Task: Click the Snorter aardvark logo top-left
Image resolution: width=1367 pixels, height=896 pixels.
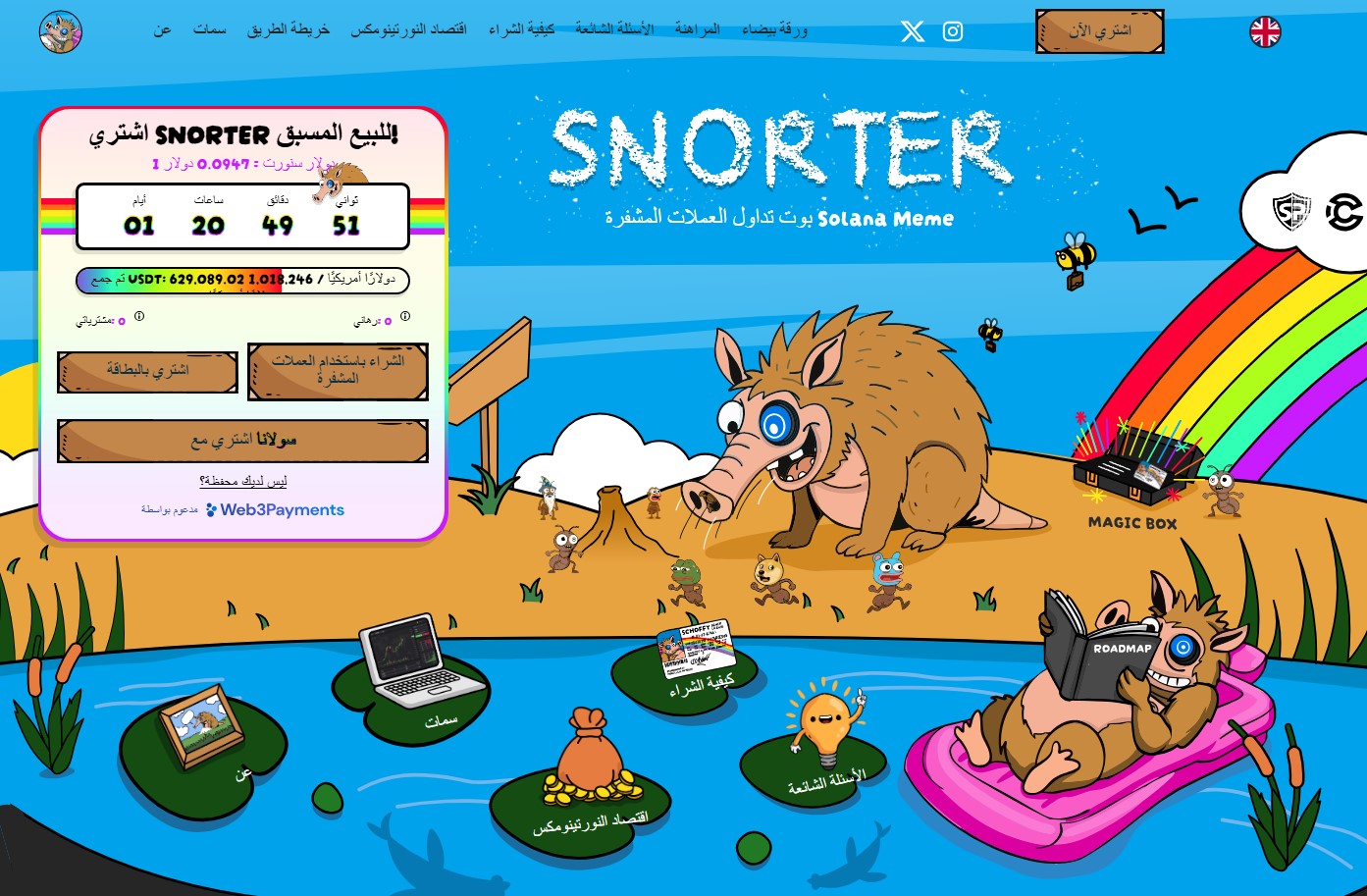Action: 60,31
